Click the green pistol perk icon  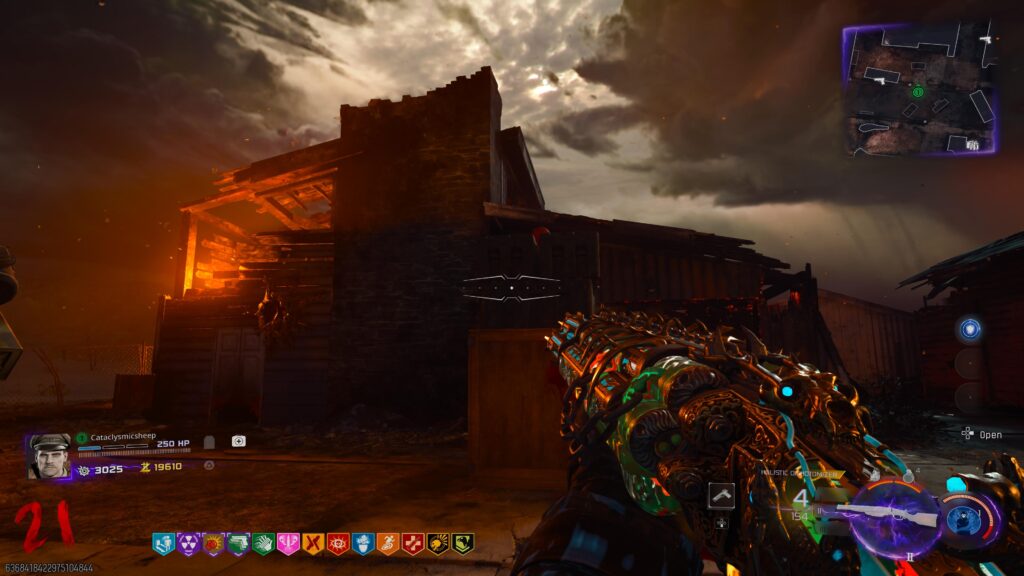tap(238, 544)
